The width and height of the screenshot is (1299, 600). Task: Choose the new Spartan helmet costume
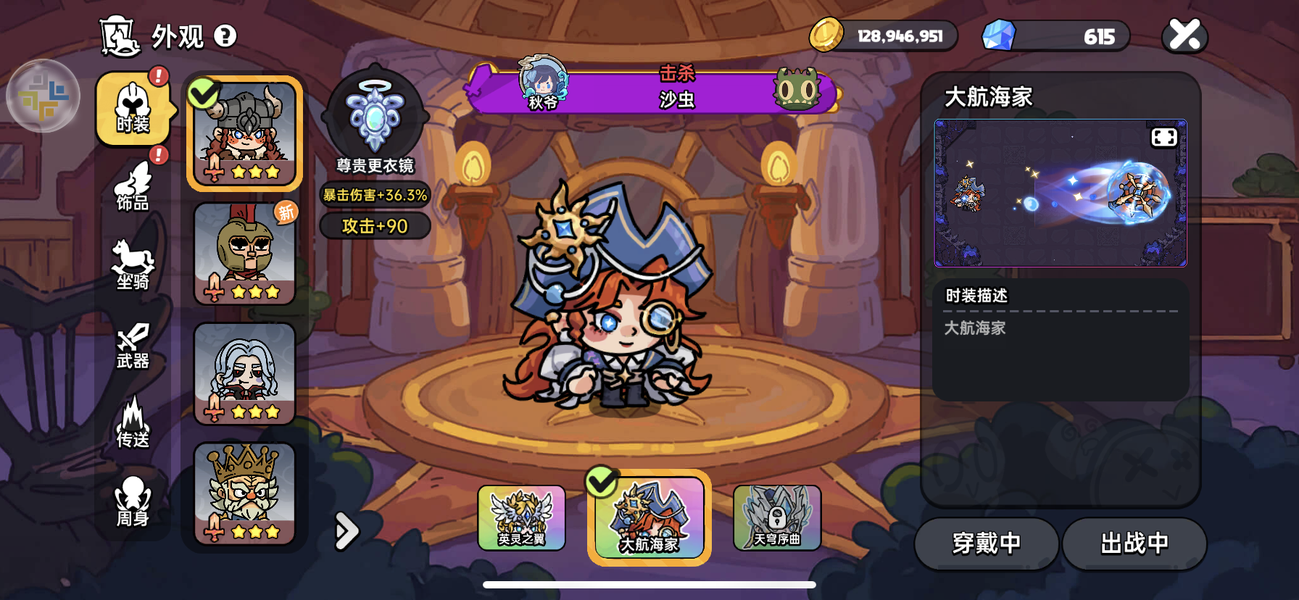pyautogui.click(x=245, y=253)
